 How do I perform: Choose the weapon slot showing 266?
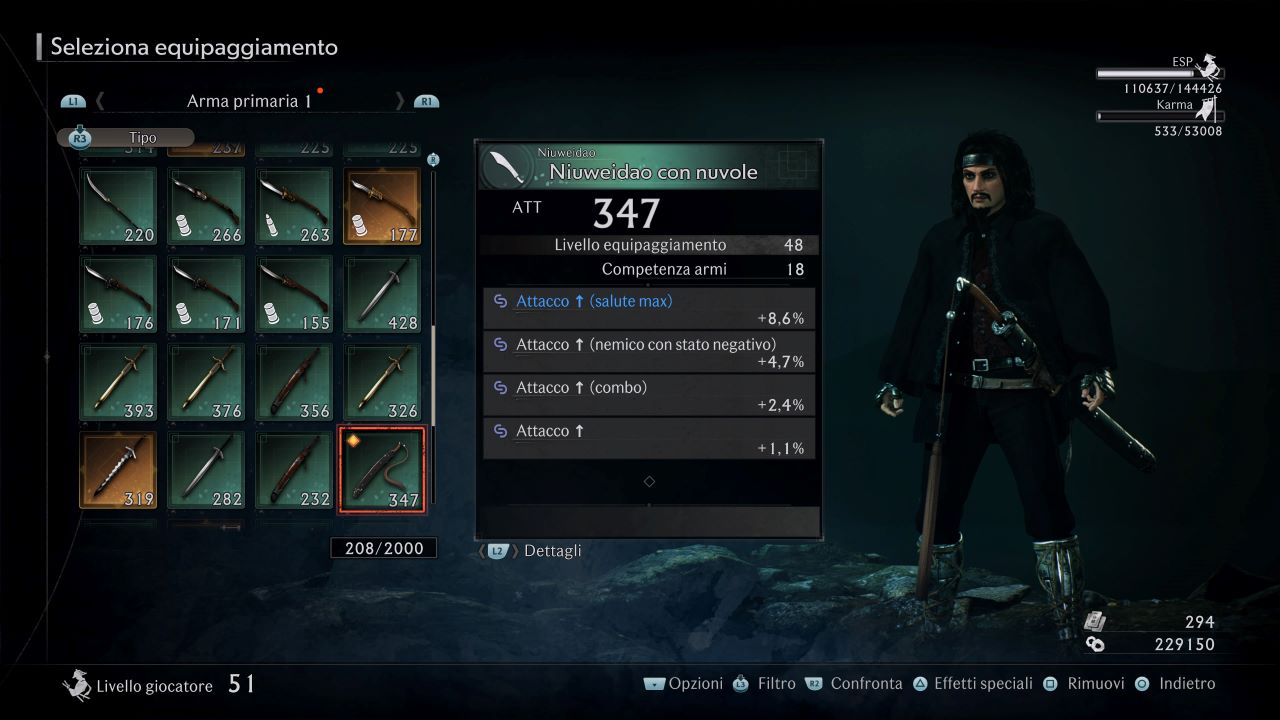[x=206, y=205]
